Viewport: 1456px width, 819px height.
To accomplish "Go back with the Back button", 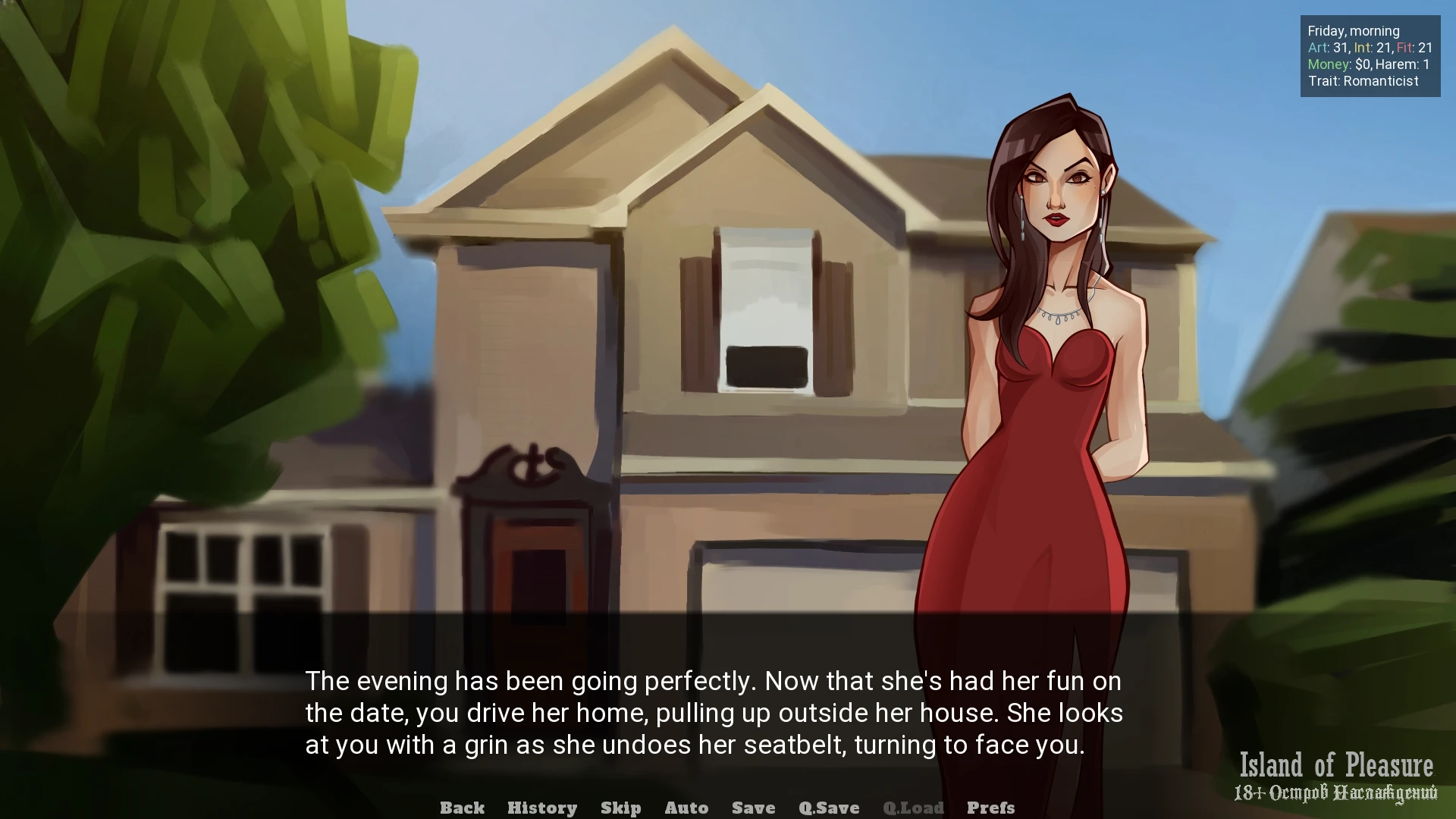I will (462, 808).
